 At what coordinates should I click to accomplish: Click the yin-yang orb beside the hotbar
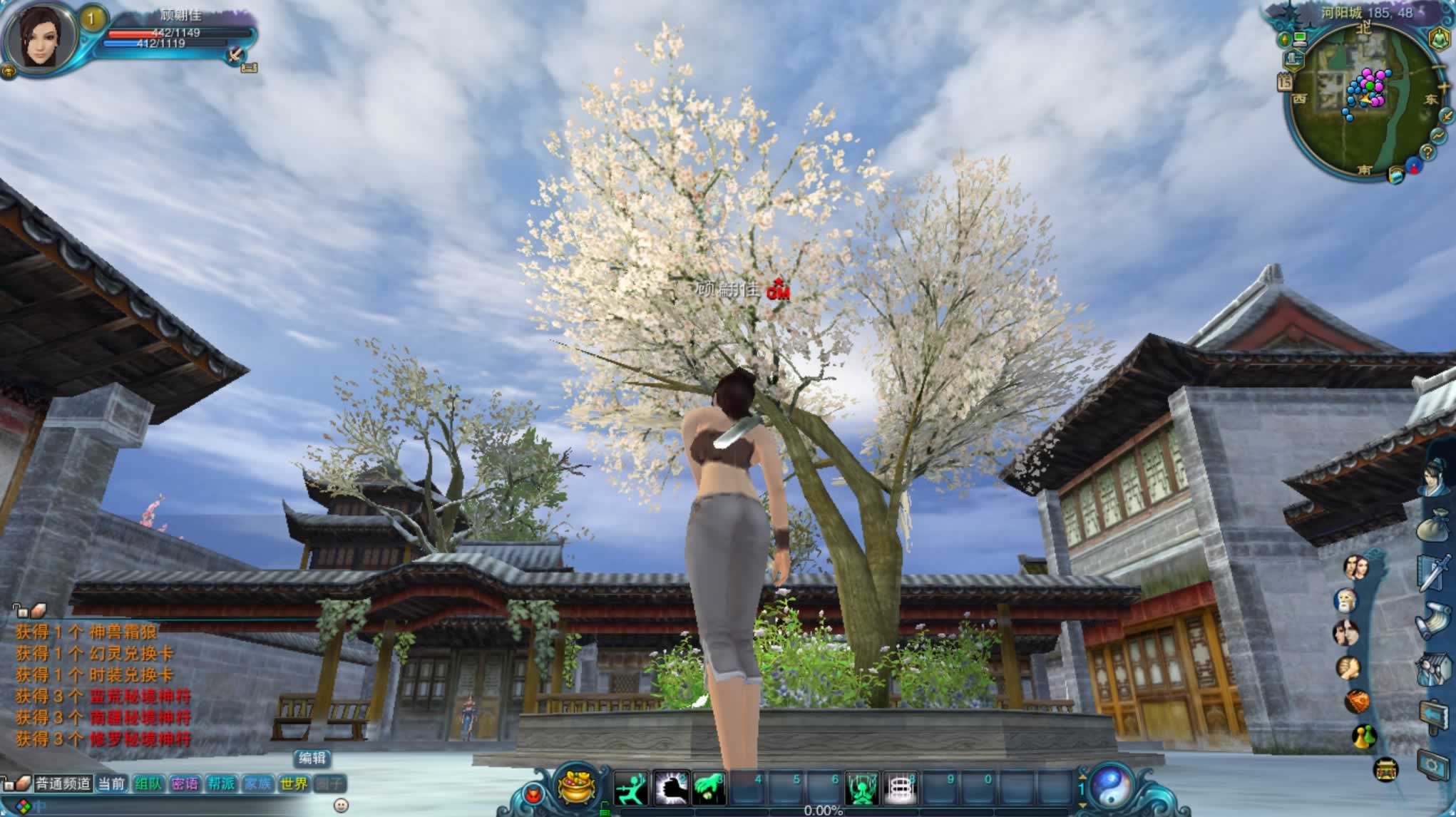coord(1111,787)
